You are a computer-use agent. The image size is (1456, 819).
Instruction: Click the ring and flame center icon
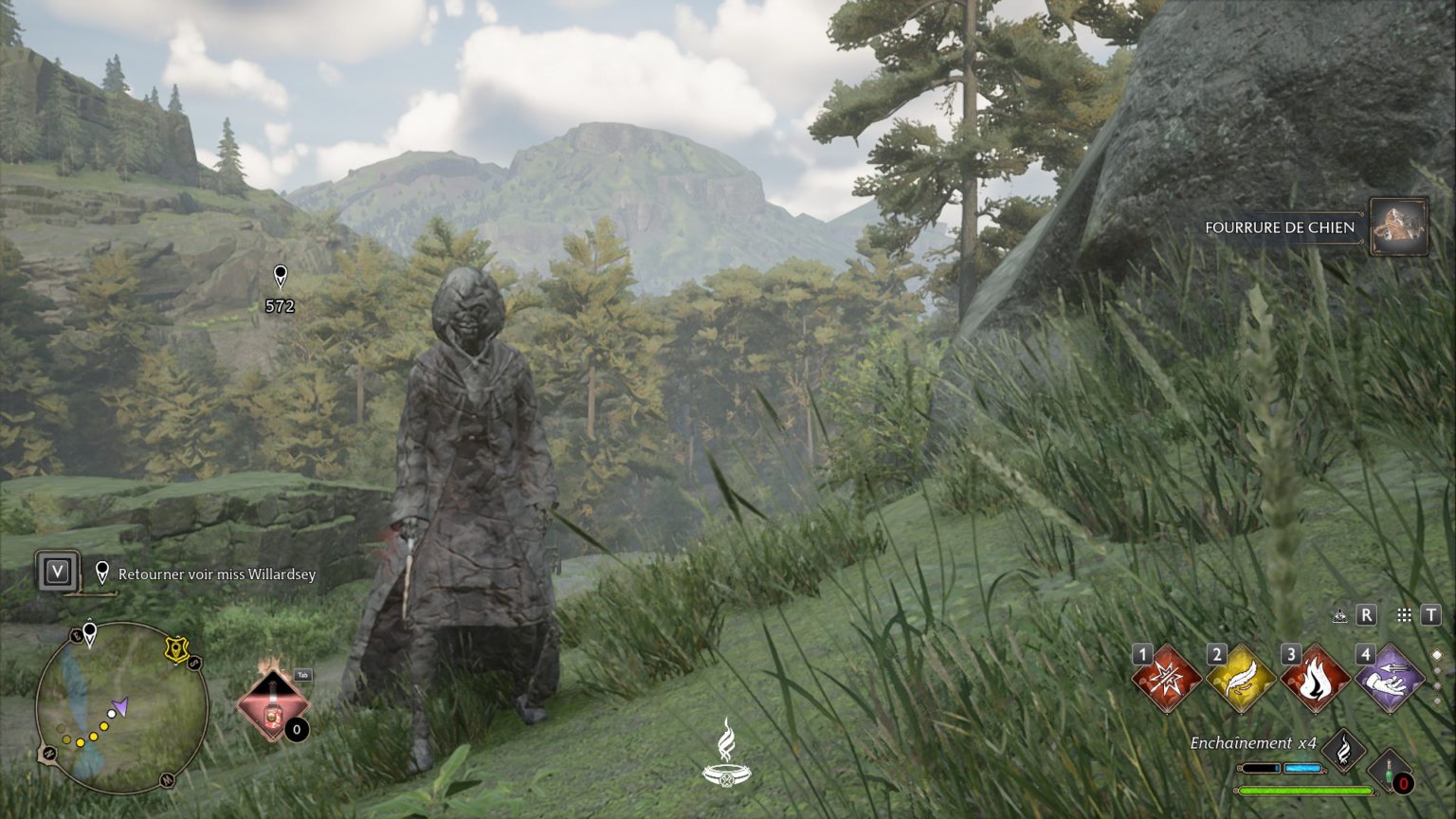pyautogui.click(x=727, y=754)
